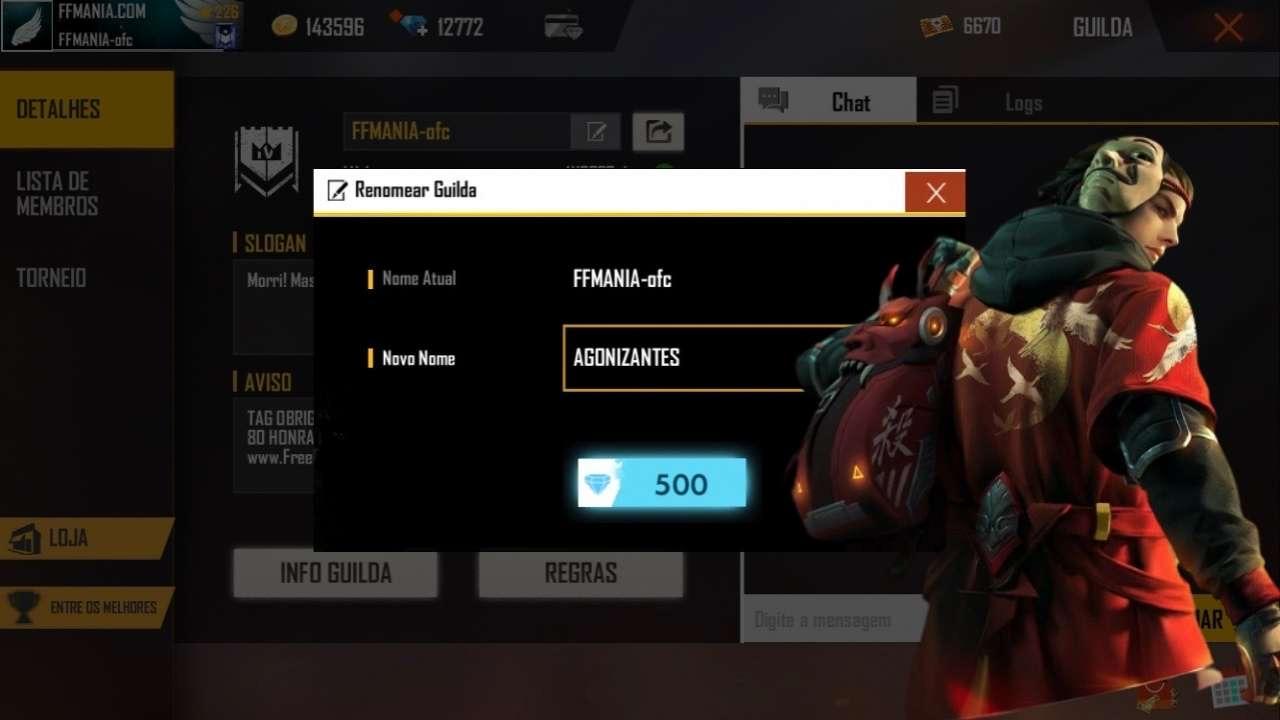Click the edit pencil beside guild name FFMANIA-ofc
The height and width of the screenshot is (720, 1280).
pyautogui.click(x=597, y=131)
